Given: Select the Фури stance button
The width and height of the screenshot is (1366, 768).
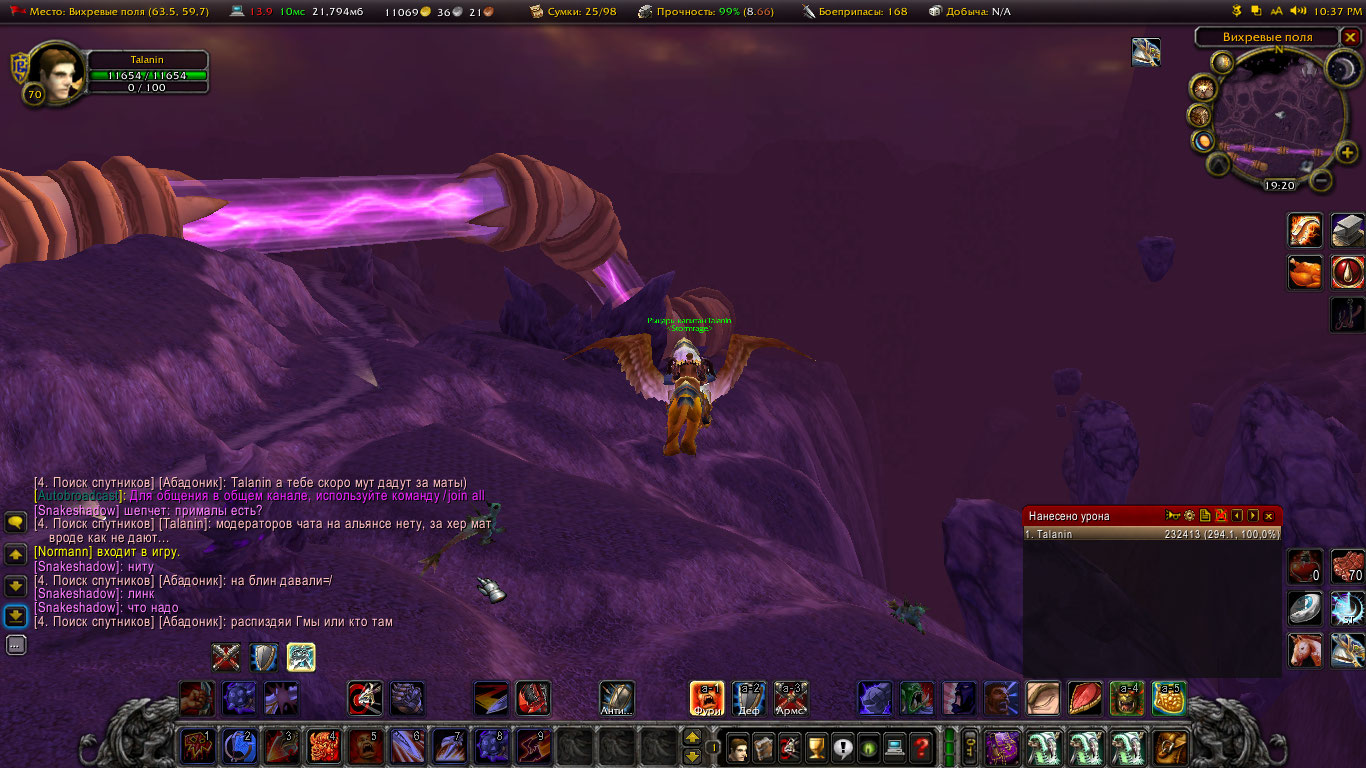Looking at the screenshot, I should pos(707,698).
